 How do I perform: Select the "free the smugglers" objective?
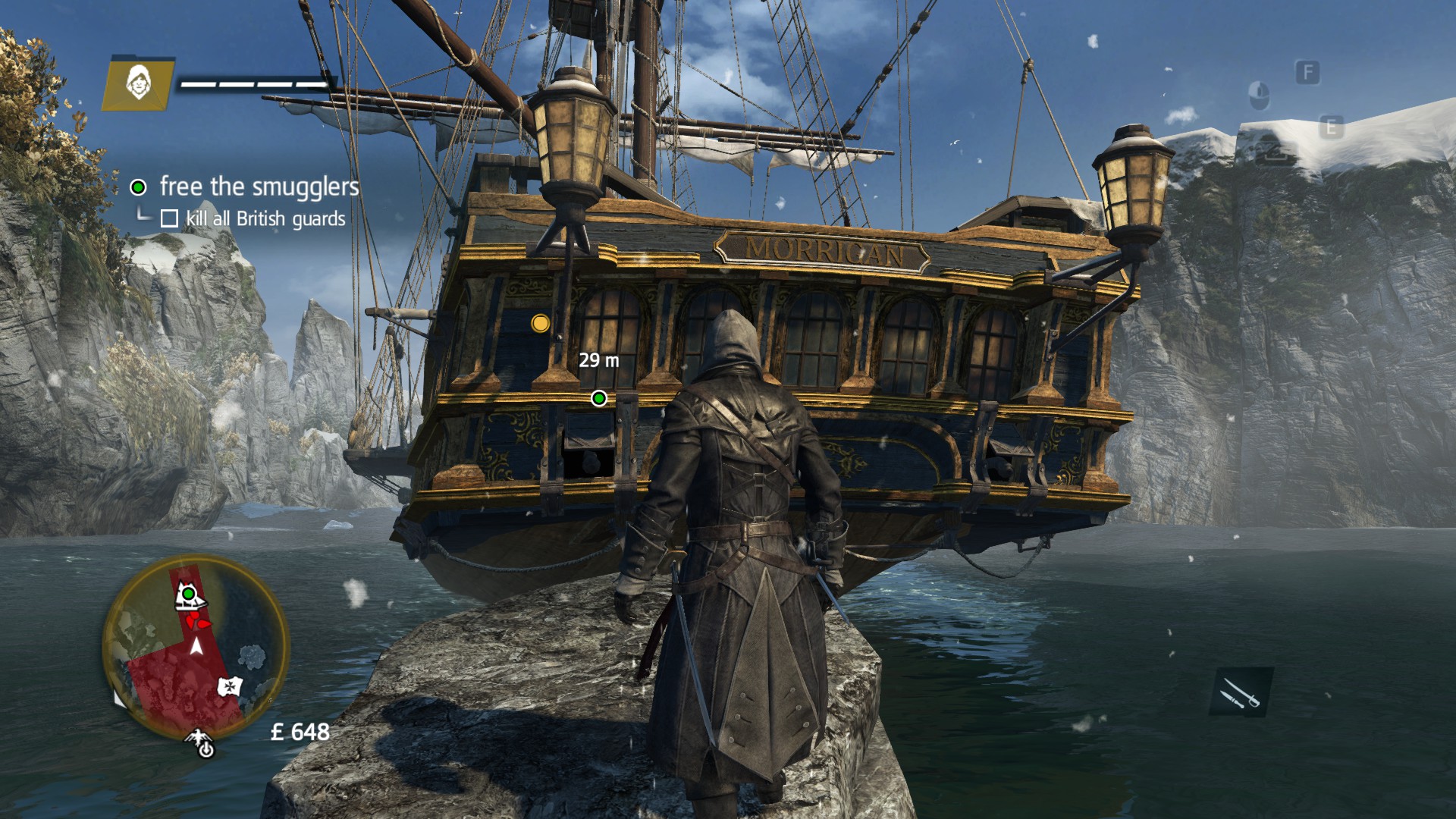pos(259,187)
